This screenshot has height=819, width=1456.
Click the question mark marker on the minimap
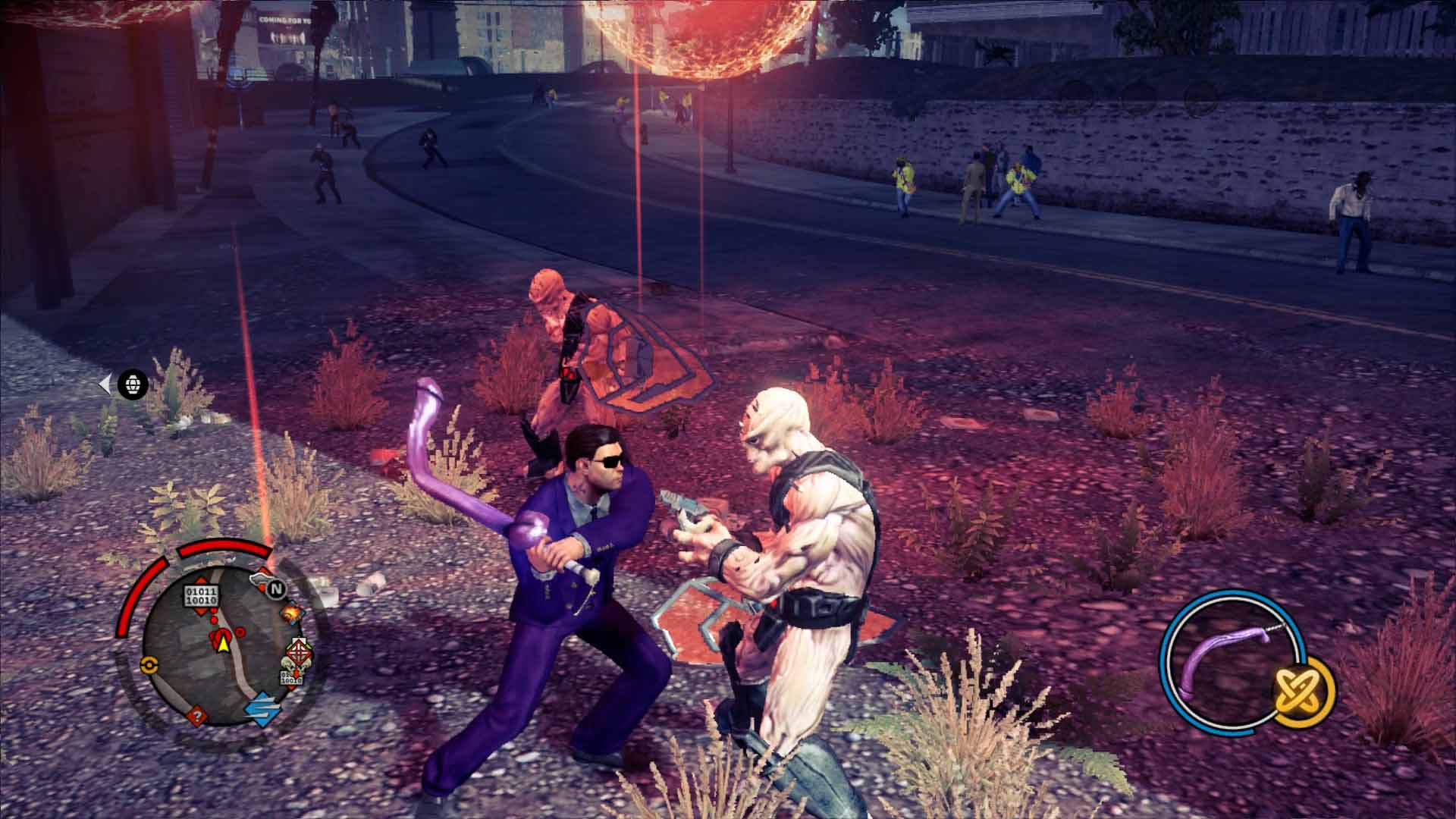coord(196,715)
